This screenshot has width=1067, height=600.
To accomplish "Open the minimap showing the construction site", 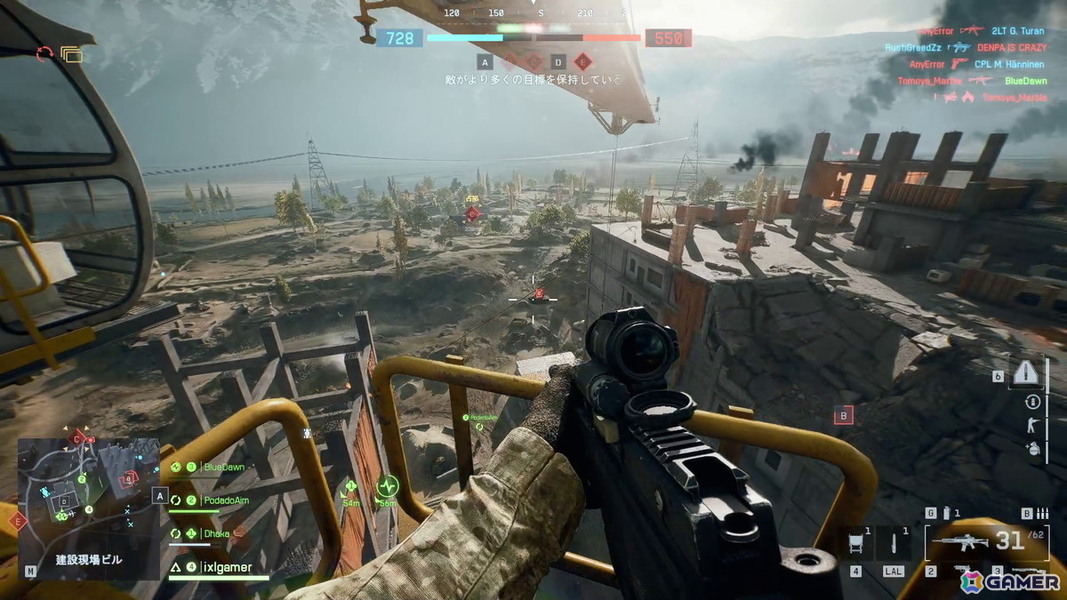I will (88, 493).
